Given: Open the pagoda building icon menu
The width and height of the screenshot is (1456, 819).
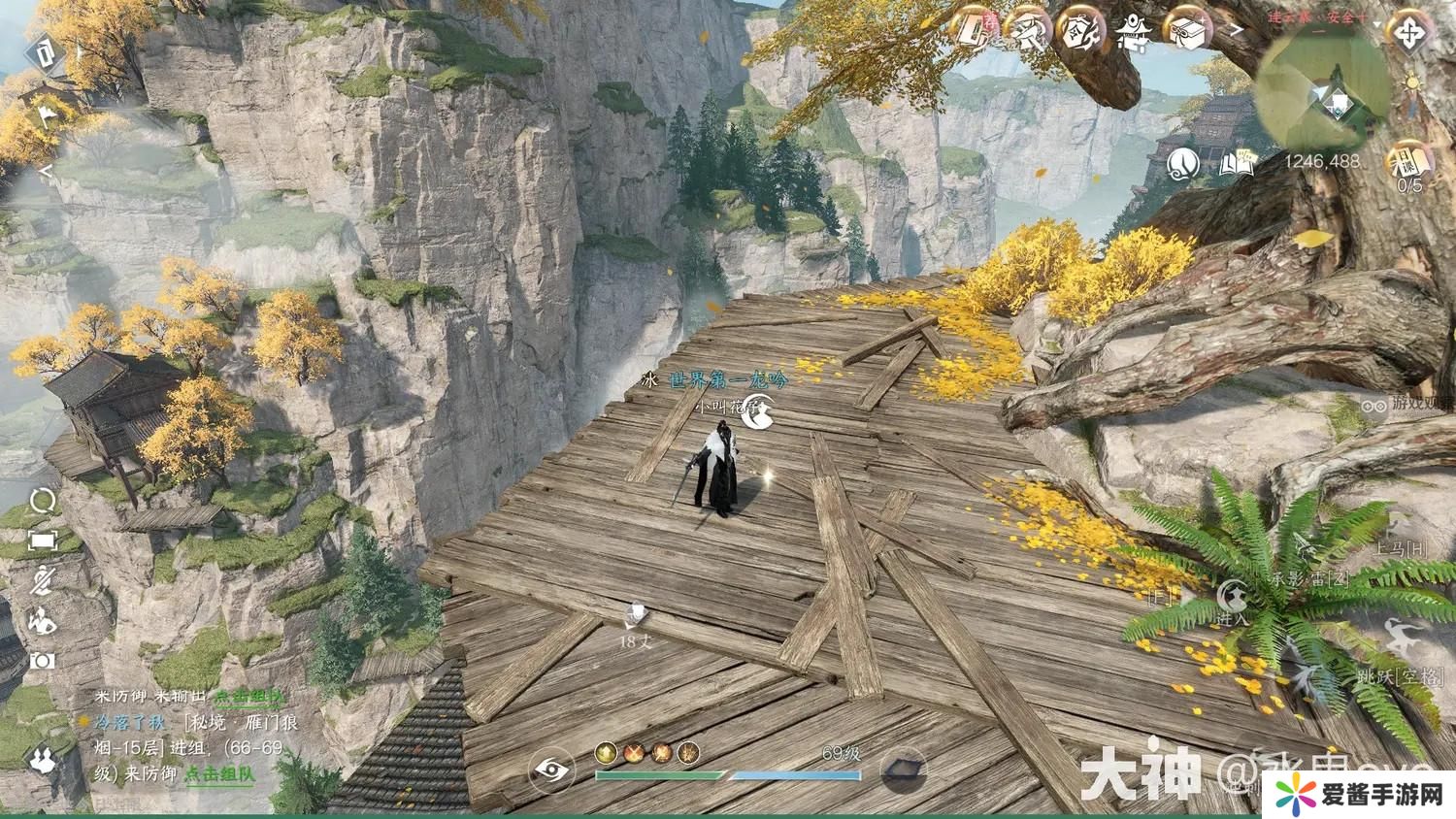Looking at the screenshot, I should tap(1132, 34).
